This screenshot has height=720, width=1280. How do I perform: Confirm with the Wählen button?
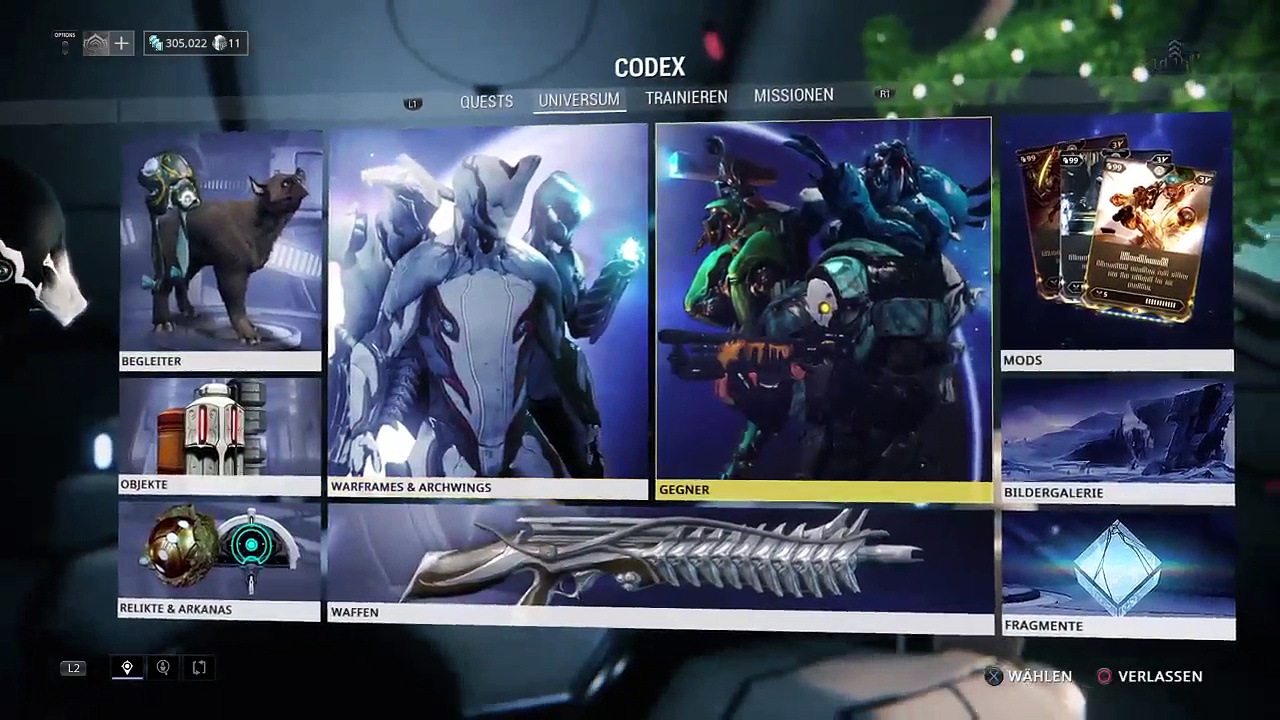point(1029,676)
